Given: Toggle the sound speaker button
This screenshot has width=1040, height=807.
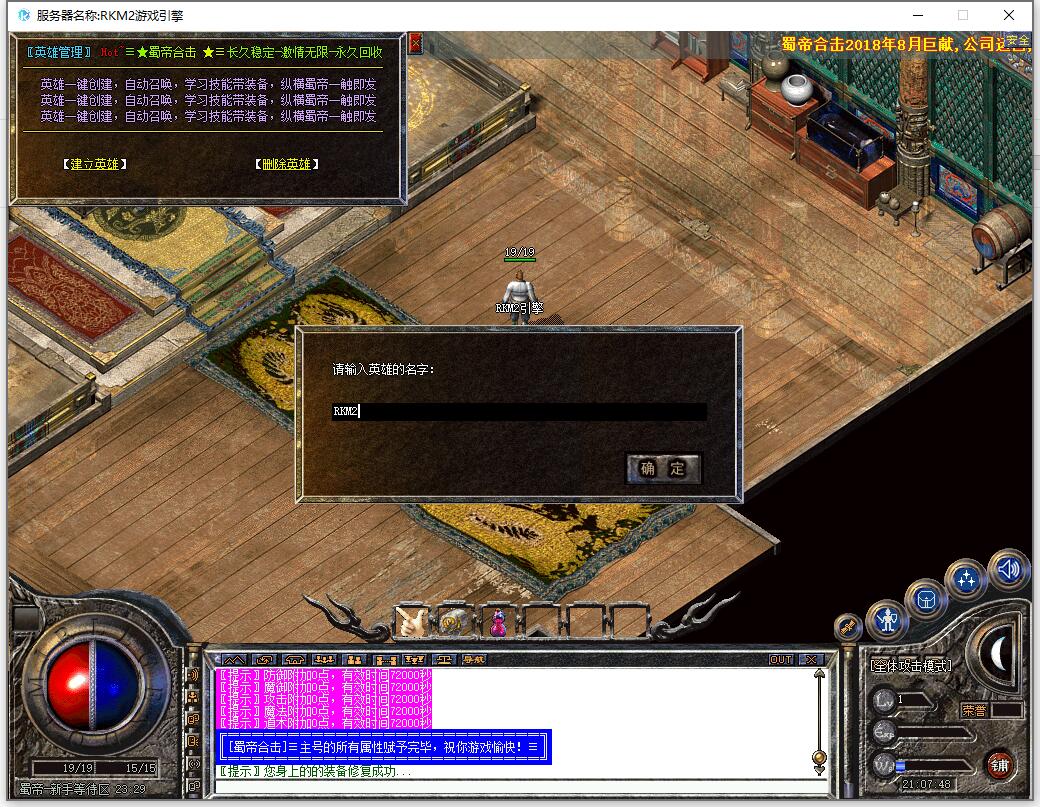Looking at the screenshot, I should (x=1008, y=570).
